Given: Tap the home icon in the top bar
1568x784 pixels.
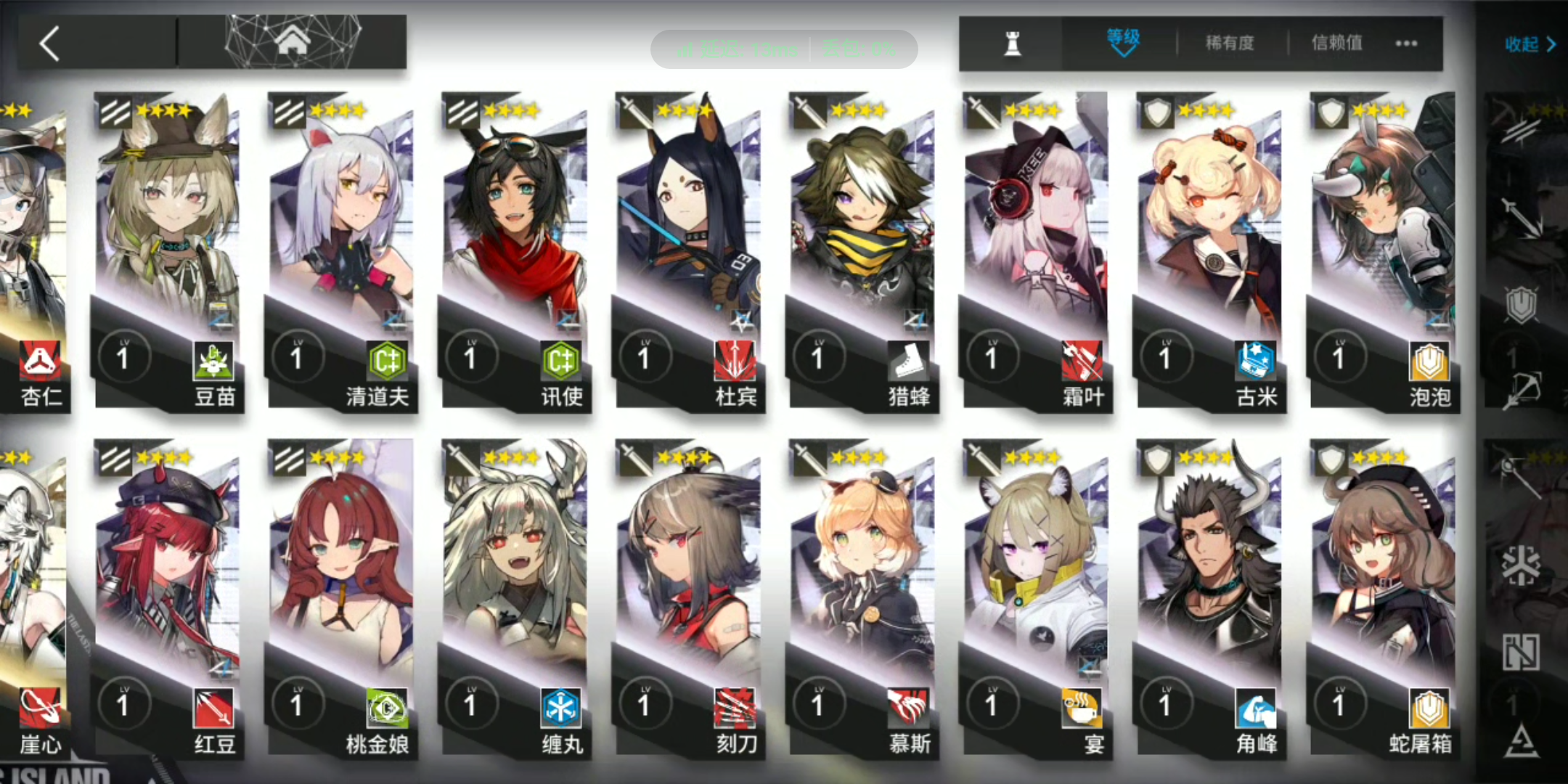Looking at the screenshot, I should click(x=293, y=41).
